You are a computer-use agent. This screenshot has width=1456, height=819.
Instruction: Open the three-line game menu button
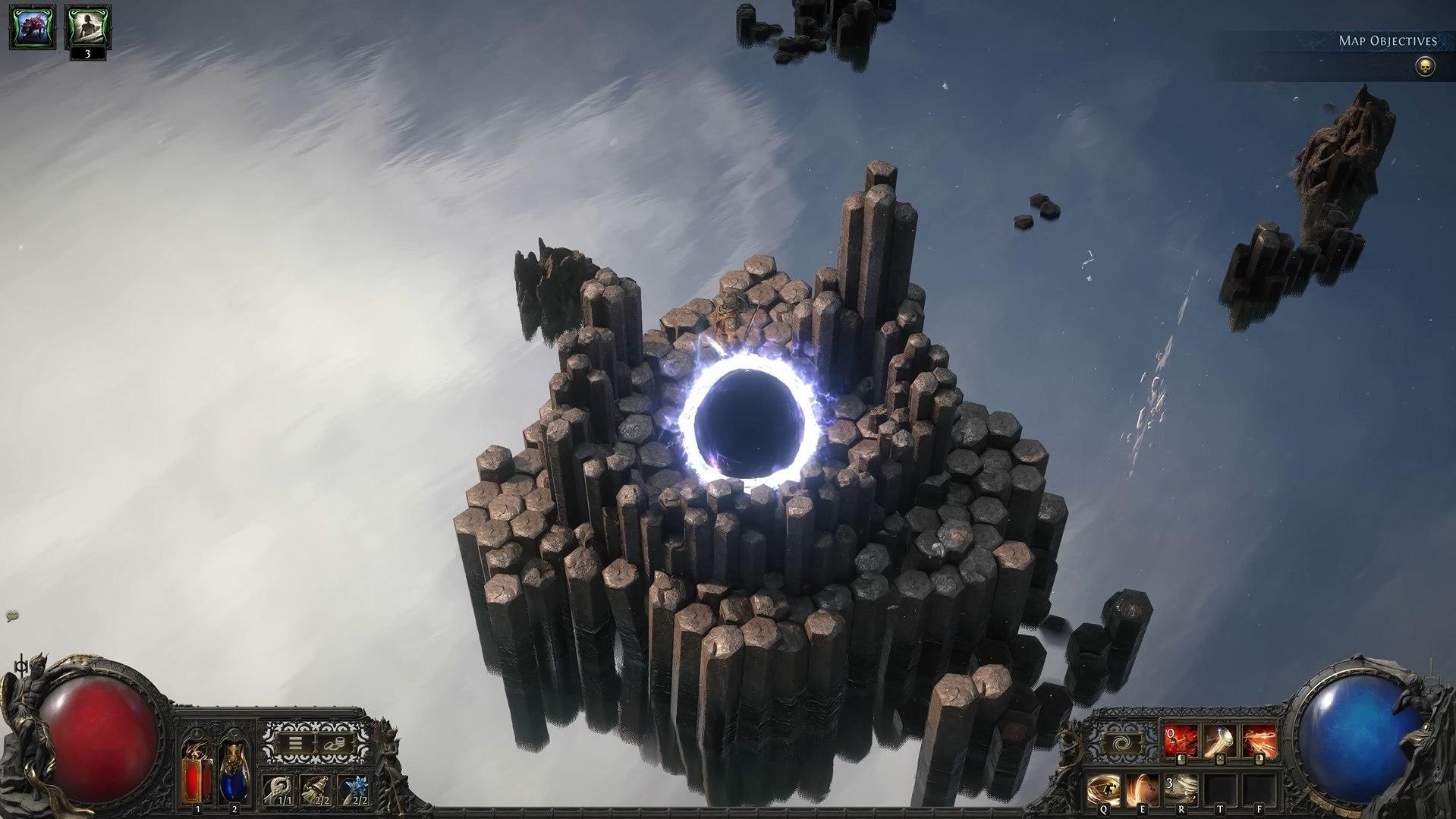295,744
